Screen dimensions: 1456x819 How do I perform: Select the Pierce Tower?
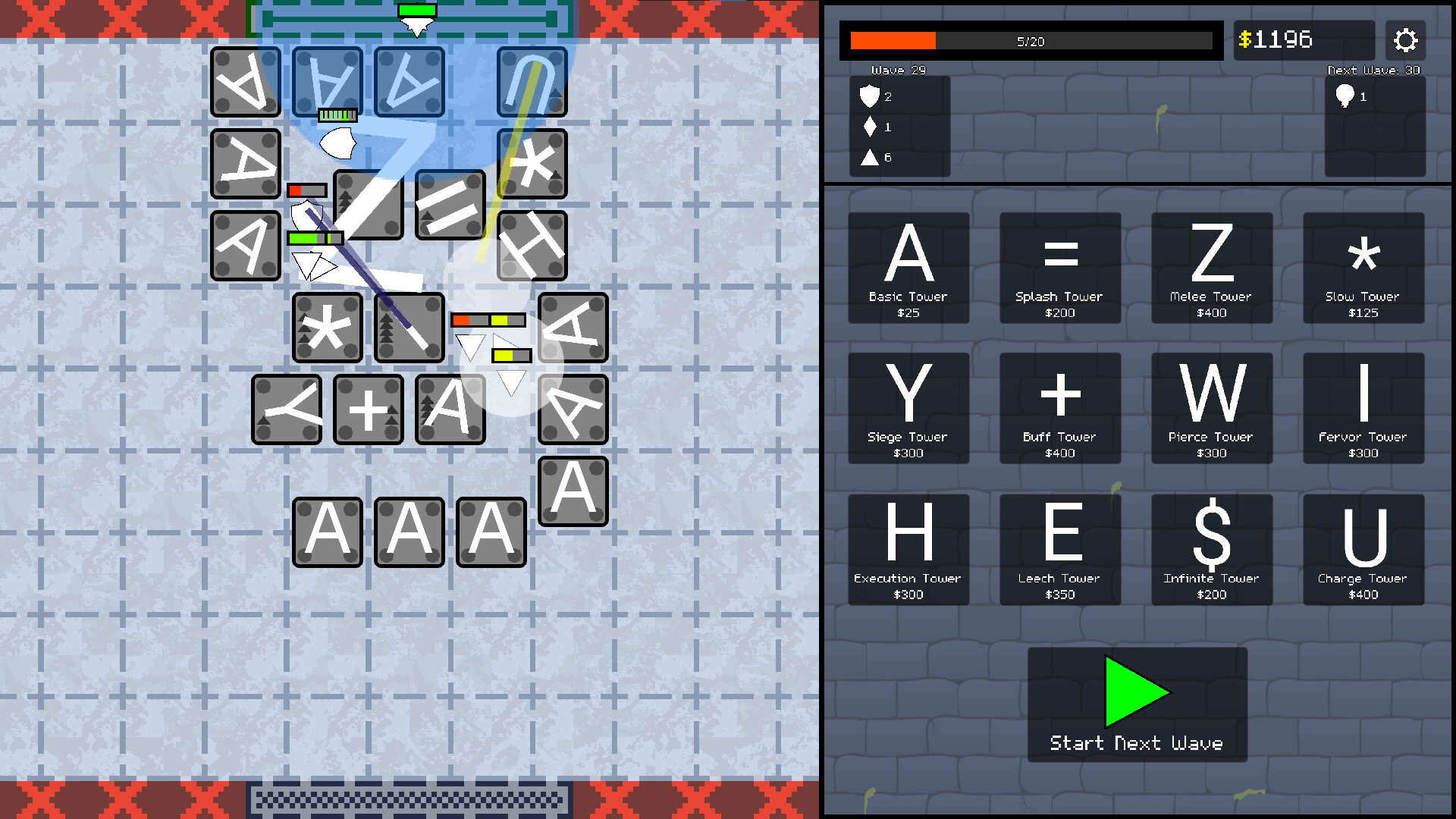coord(1211,408)
